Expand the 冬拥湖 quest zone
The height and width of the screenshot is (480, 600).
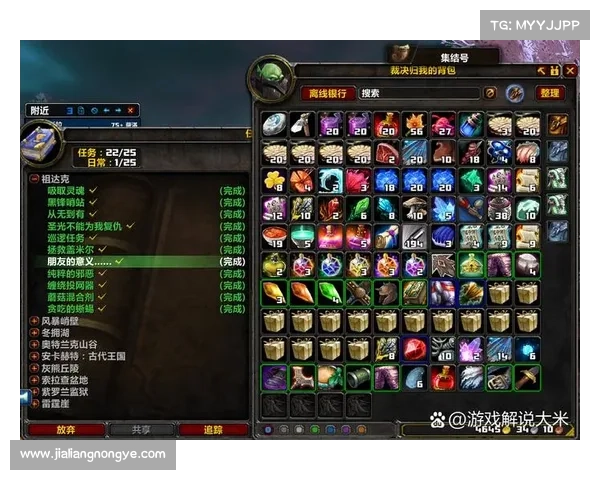[x=35, y=333]
